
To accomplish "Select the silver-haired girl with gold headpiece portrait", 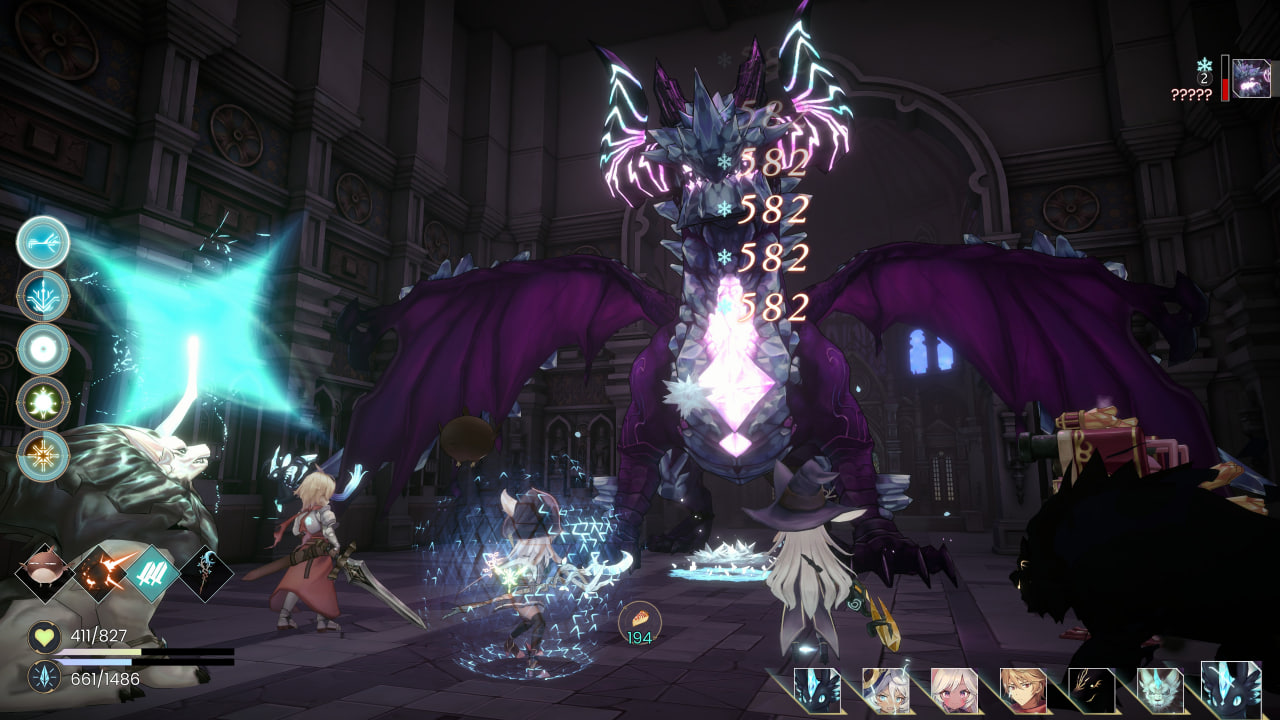I will [884, 690].
